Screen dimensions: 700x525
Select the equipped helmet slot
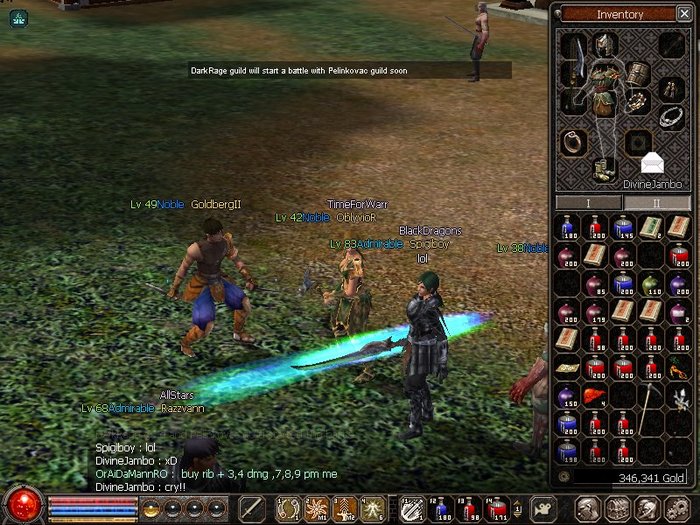[x=603, y=44]
